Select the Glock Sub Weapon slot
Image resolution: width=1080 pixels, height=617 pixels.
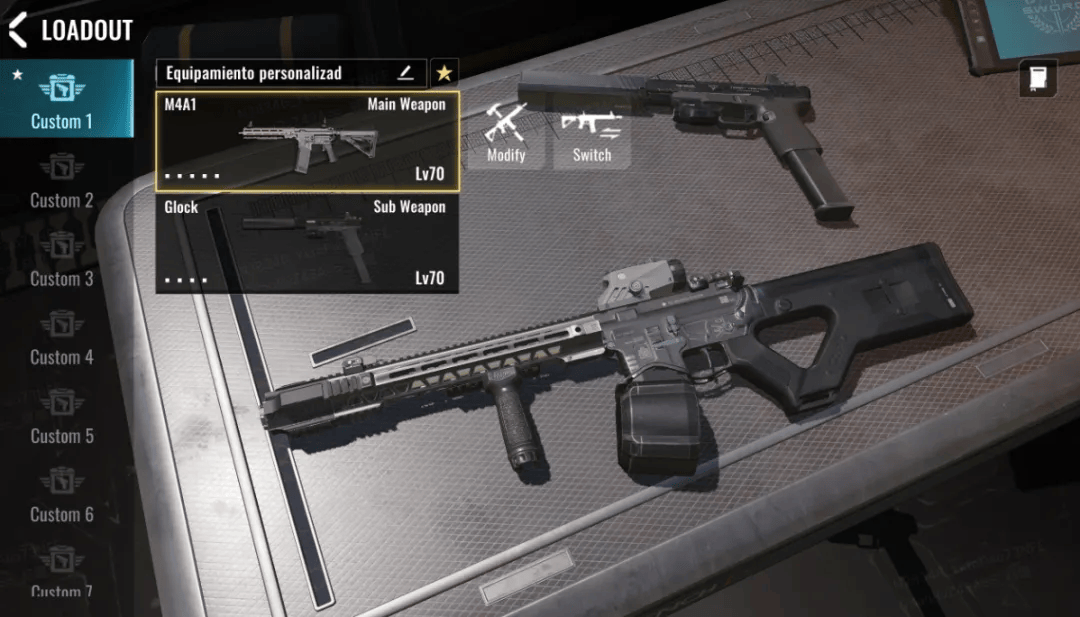tap(307, 243)
